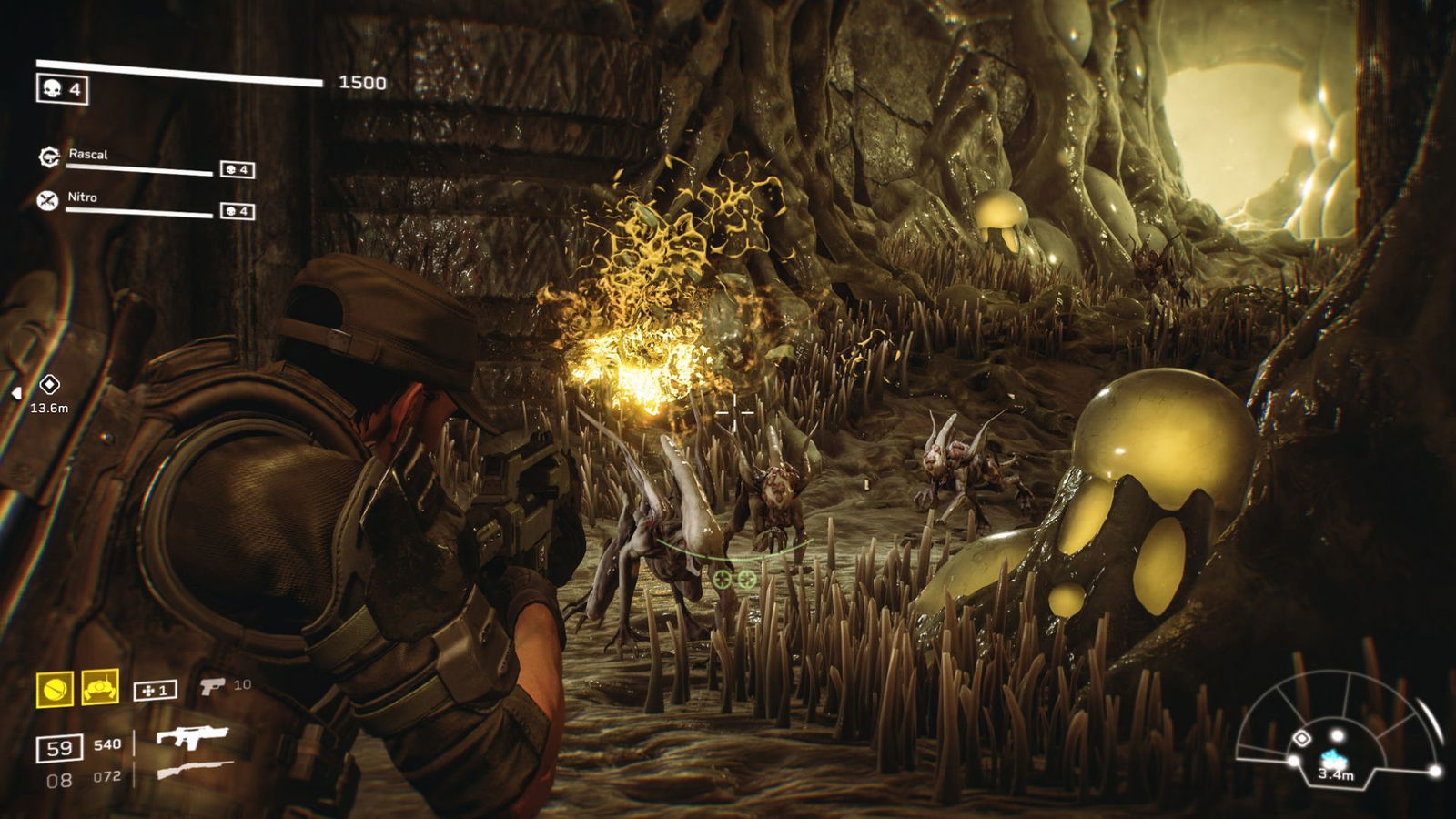Image resolution: width=1456 pixels, height=819 pixels.
Task: Click Rascal's class gear icon
Action: tap(48, 156)
